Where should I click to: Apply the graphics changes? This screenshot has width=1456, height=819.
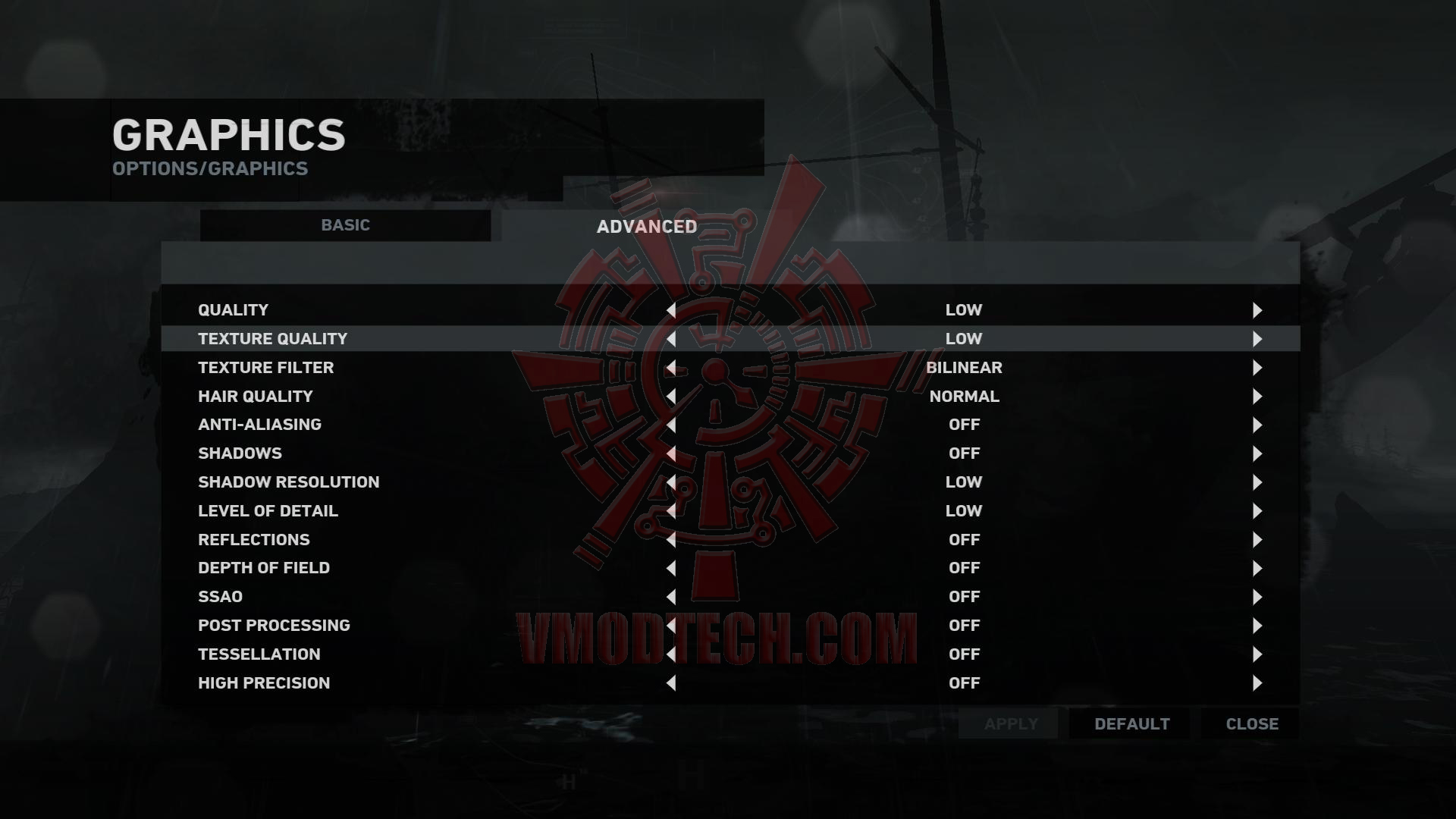point(1010,724)
